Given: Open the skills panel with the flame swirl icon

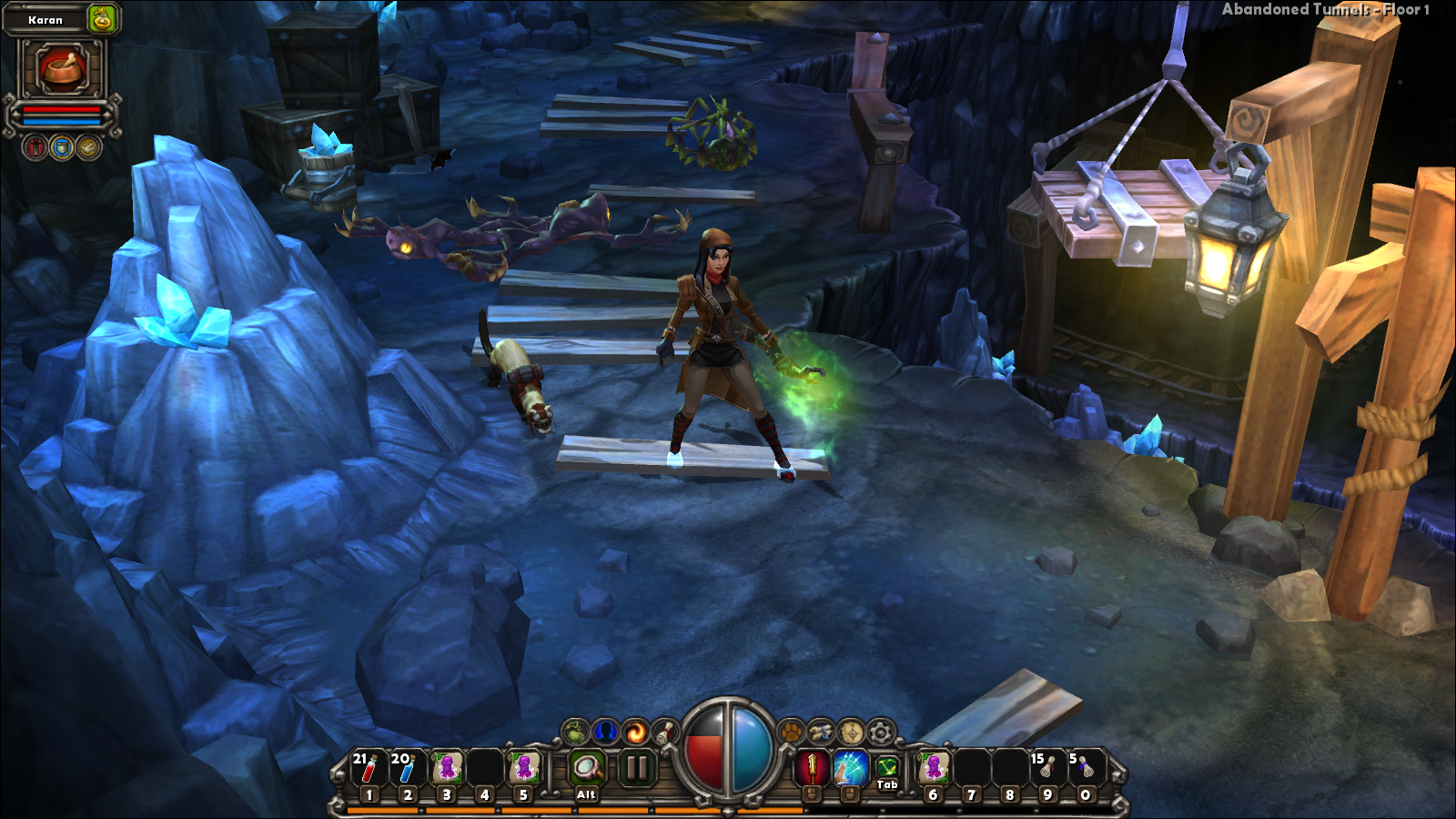Looking at the screenshot, I should coord(636,731).
